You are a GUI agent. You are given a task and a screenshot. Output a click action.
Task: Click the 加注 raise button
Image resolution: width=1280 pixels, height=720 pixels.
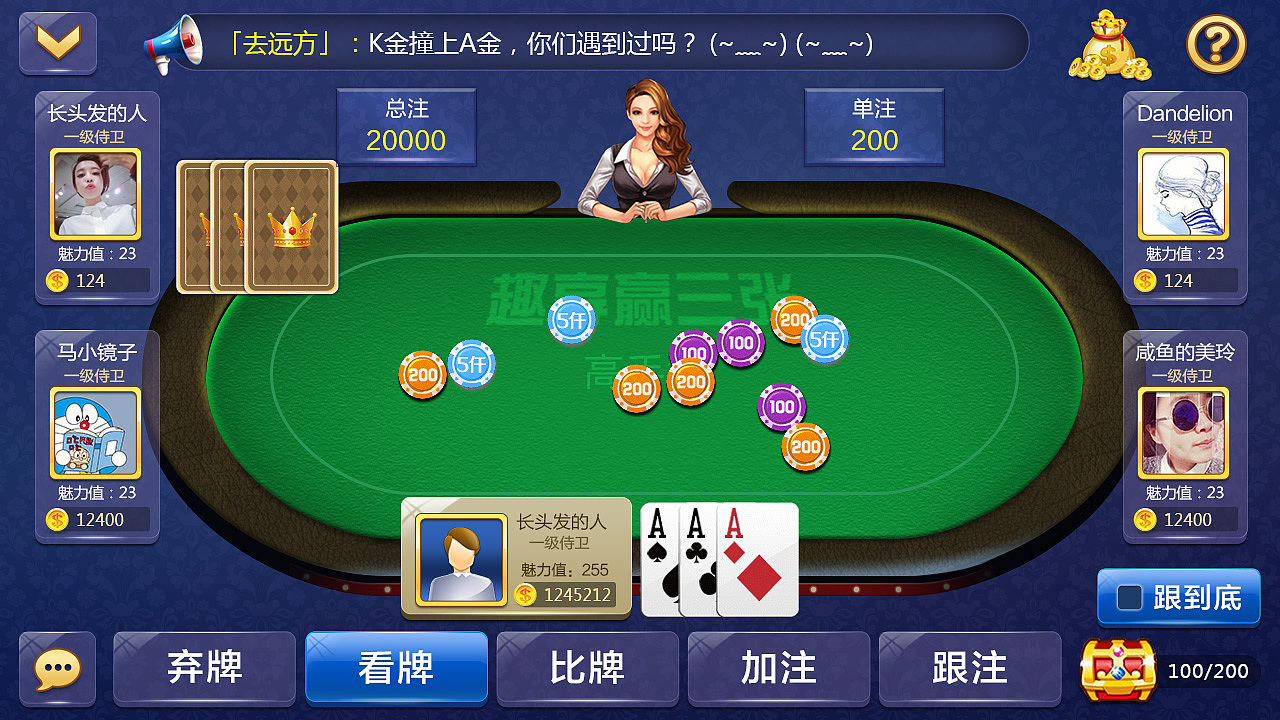point(779,668)
